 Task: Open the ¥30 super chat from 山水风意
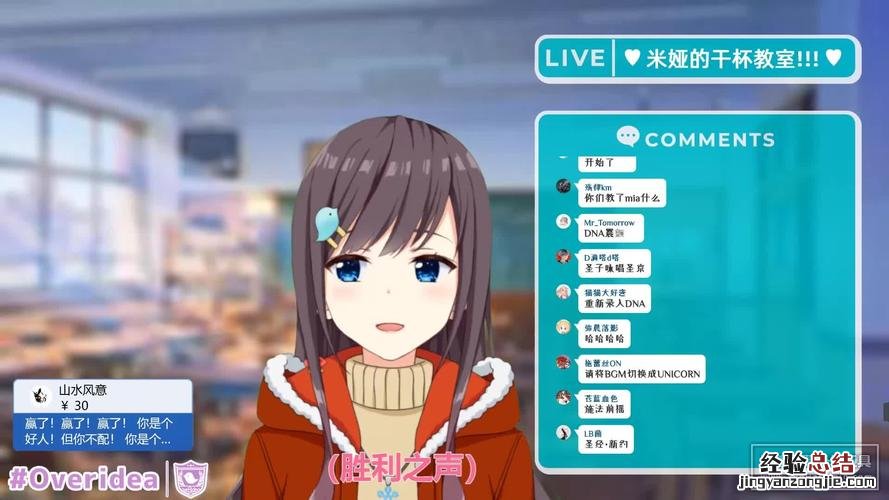(100, 418)
